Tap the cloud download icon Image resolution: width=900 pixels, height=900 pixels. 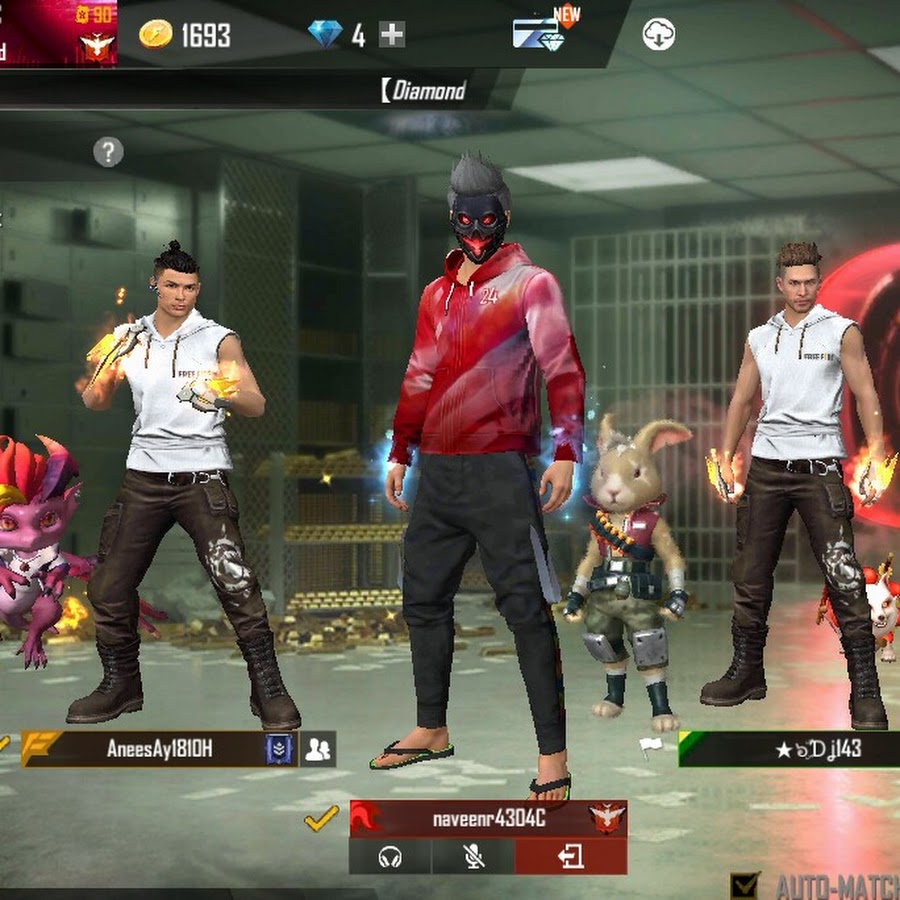pos(658,35)
